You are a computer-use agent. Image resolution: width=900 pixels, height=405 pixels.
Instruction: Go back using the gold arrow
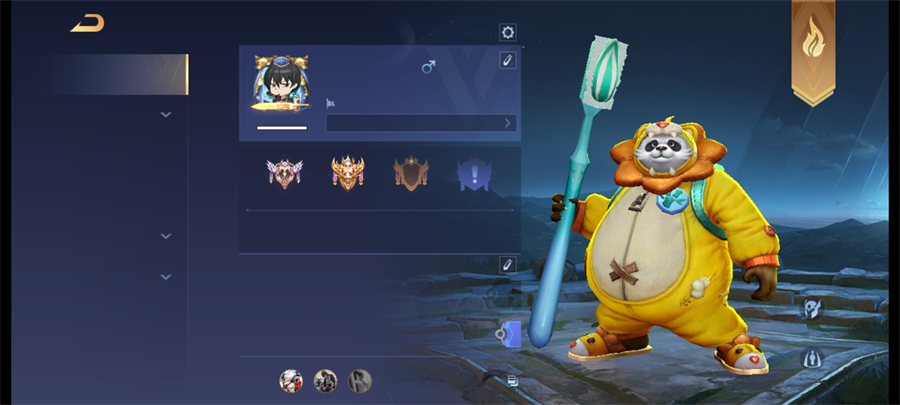click(x=88, y=23)
